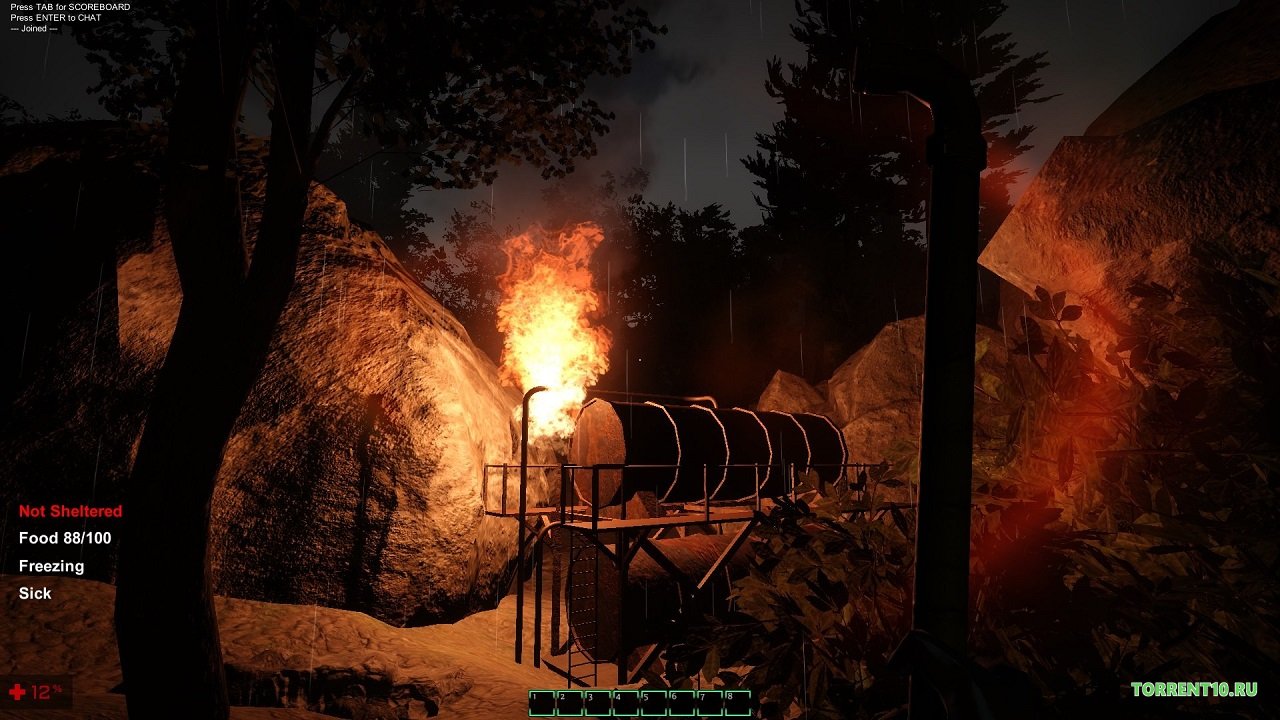Click hotbar slot 3
Screen dimensions: 1280x720
click(x=598, y=703)
